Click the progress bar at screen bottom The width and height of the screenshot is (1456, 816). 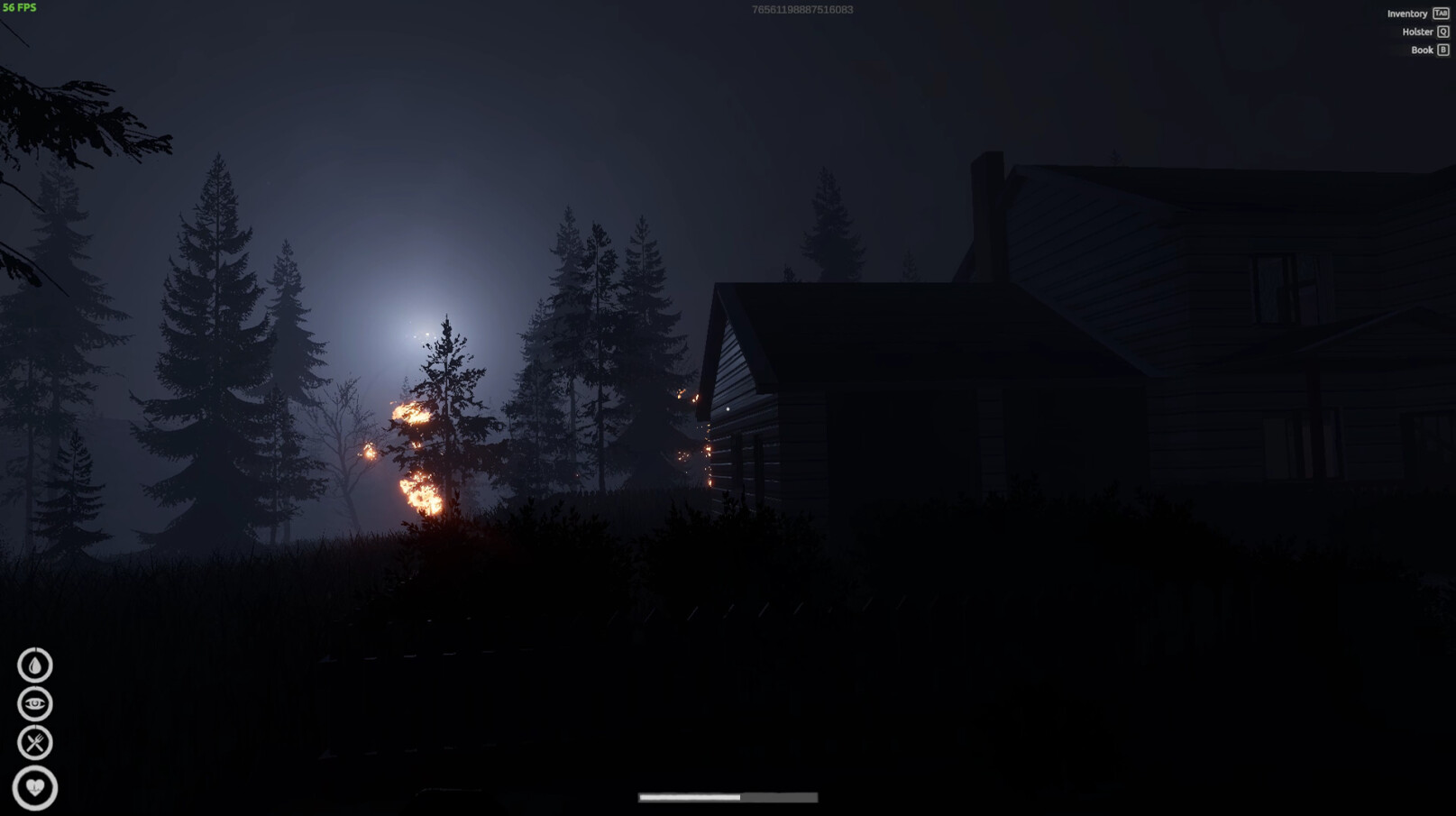[x=727, y=797]
